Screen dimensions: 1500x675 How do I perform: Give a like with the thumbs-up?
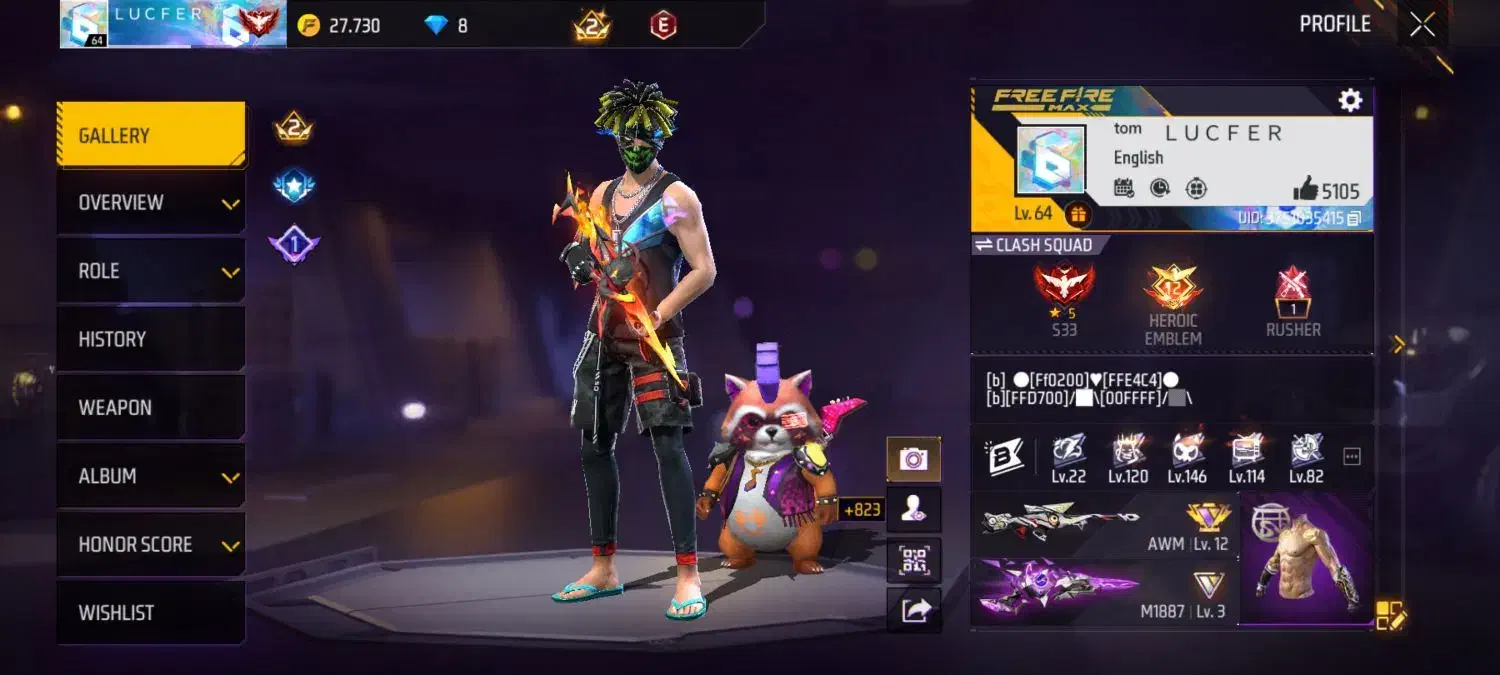[1305, 188]
